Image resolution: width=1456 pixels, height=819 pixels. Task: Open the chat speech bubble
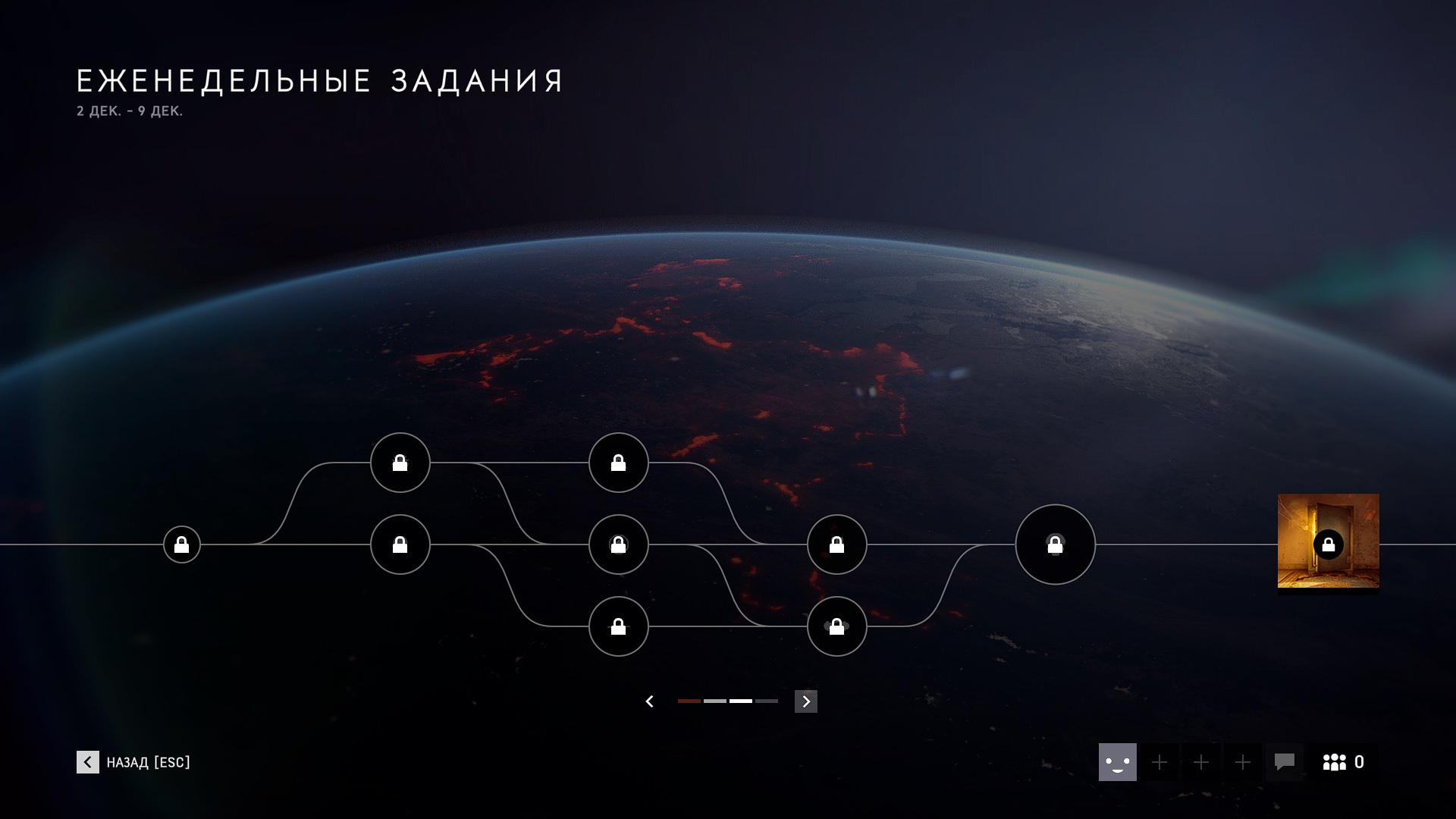1284,762
